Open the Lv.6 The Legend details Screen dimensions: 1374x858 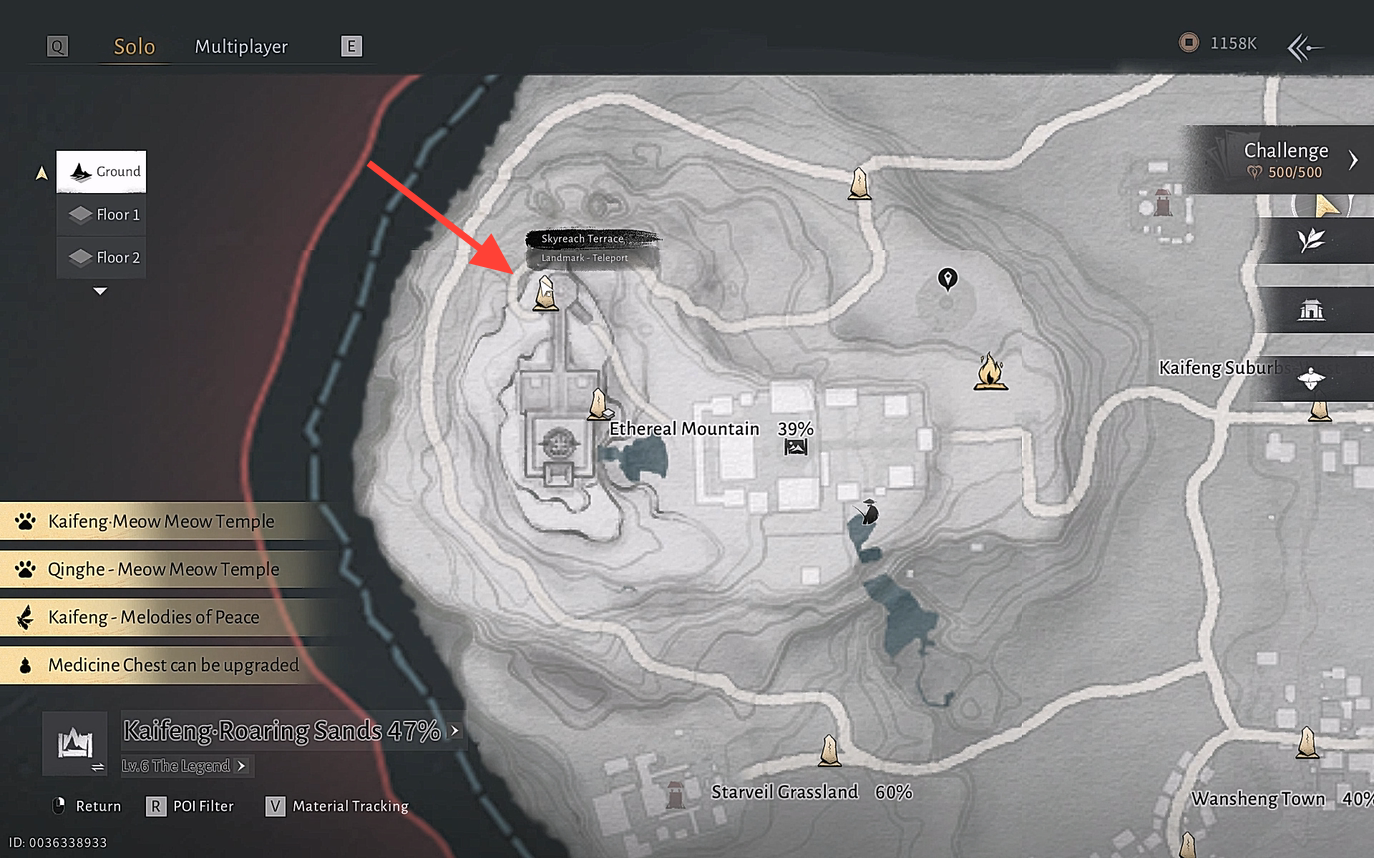pyautogui.click(x=183, y=766)
